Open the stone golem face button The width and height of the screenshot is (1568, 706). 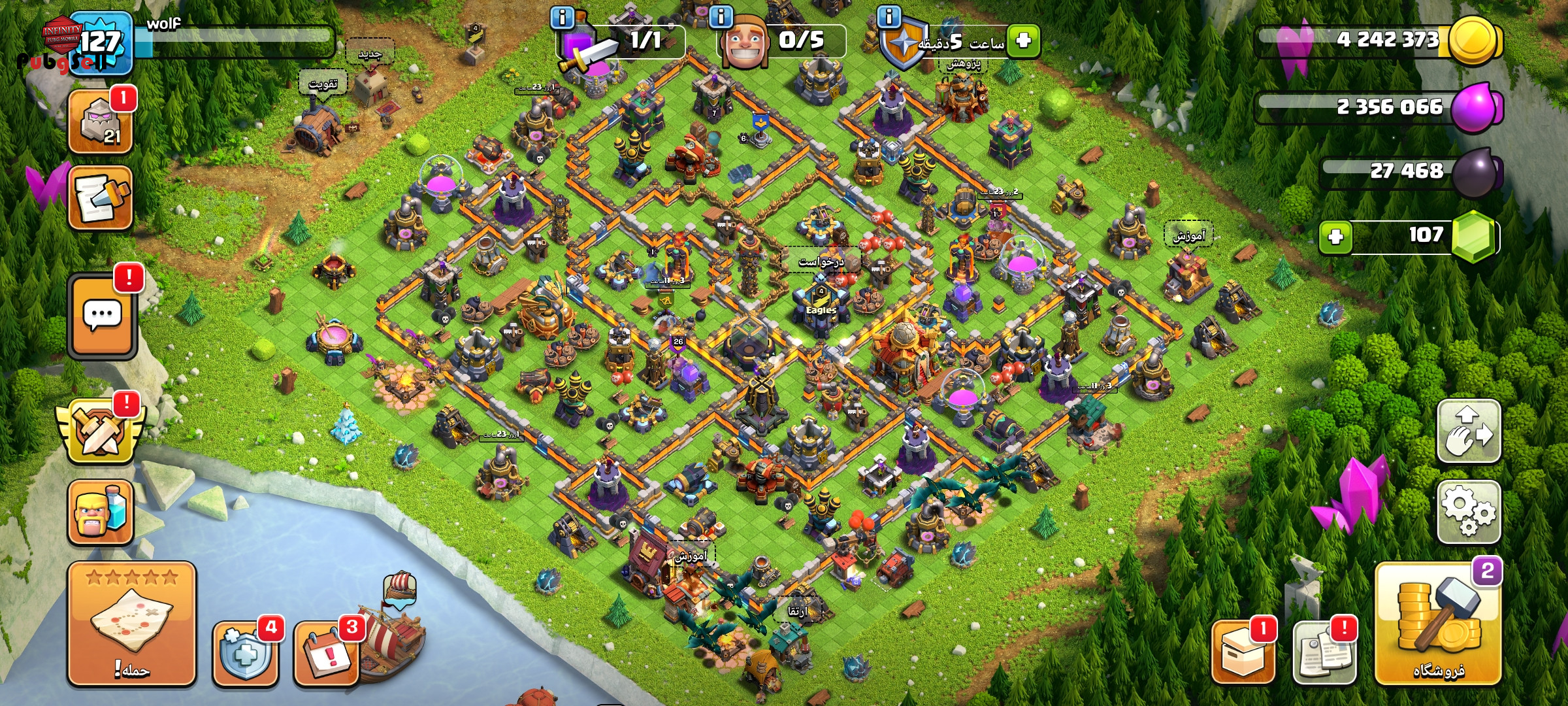(x=101, y=122)
